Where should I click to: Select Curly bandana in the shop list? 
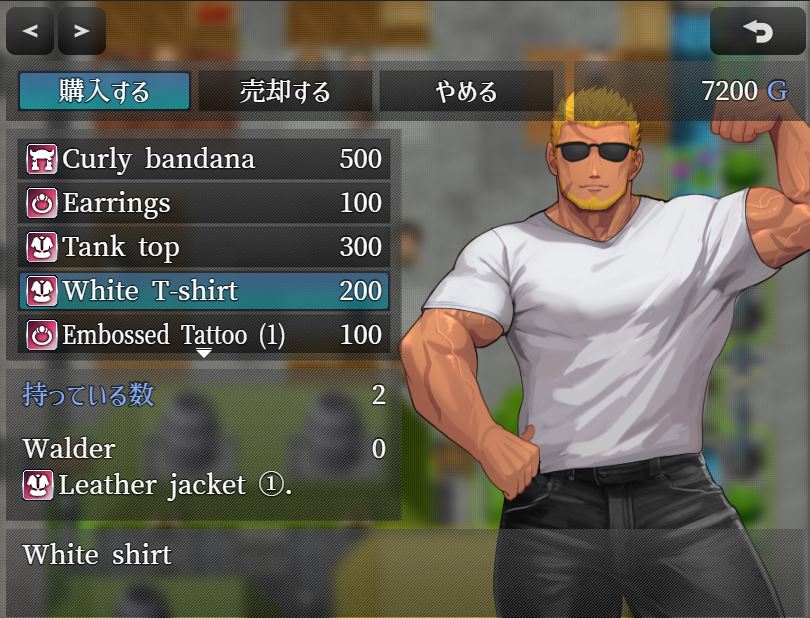[x=204, y=159]
